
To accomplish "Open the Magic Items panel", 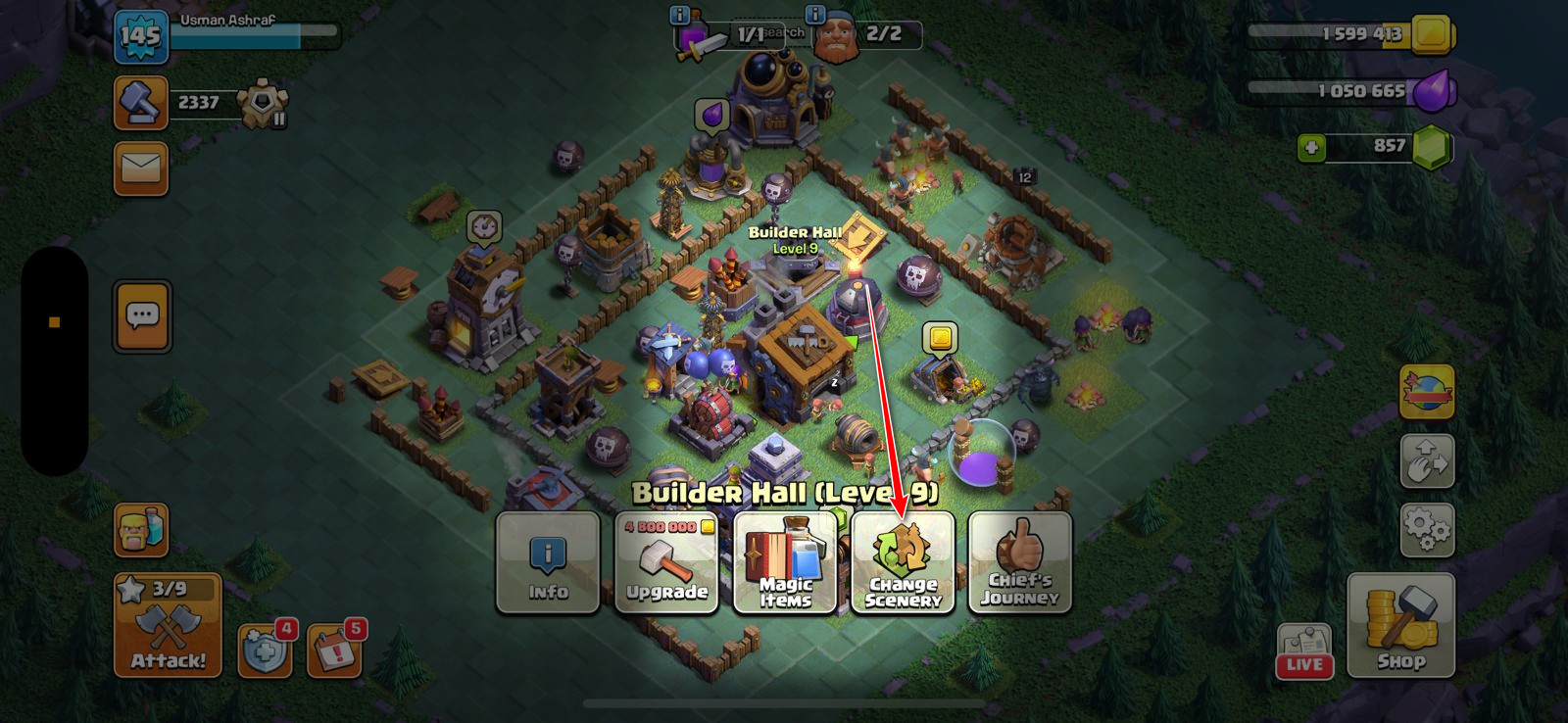I will point(784,563).
